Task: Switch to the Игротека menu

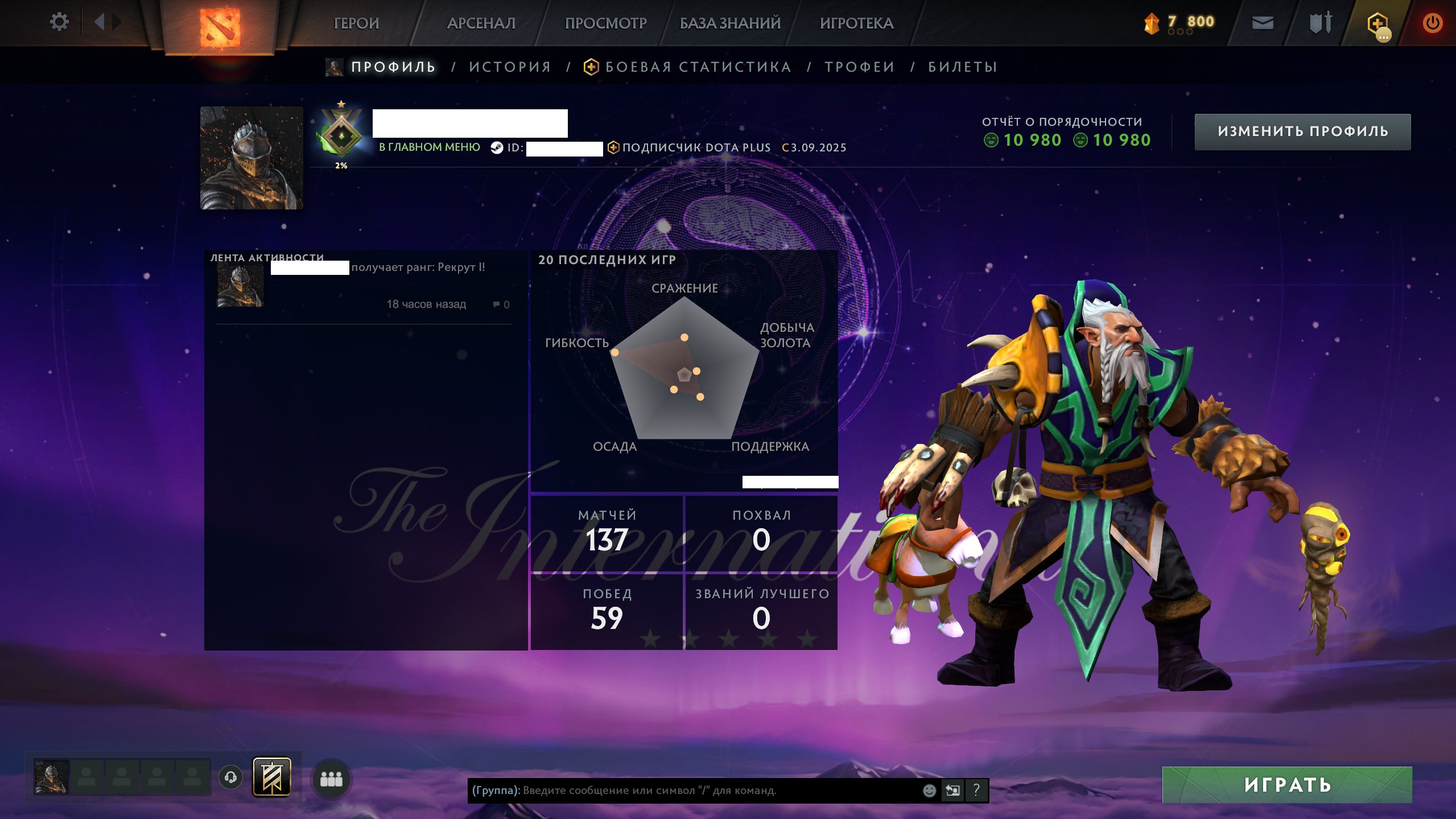Action: pos(856,23)
